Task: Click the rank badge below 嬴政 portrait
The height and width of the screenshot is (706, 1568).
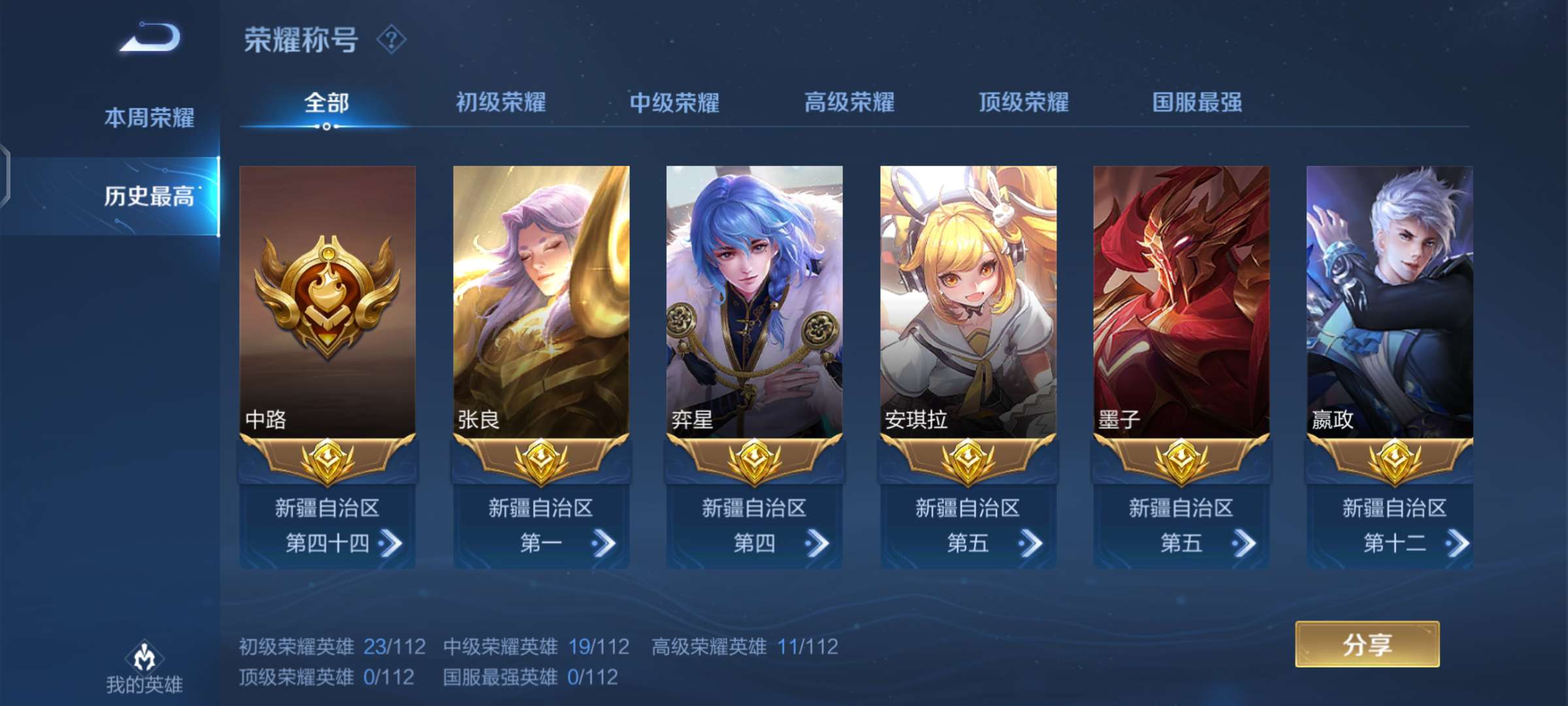Action: (1396, 462)
